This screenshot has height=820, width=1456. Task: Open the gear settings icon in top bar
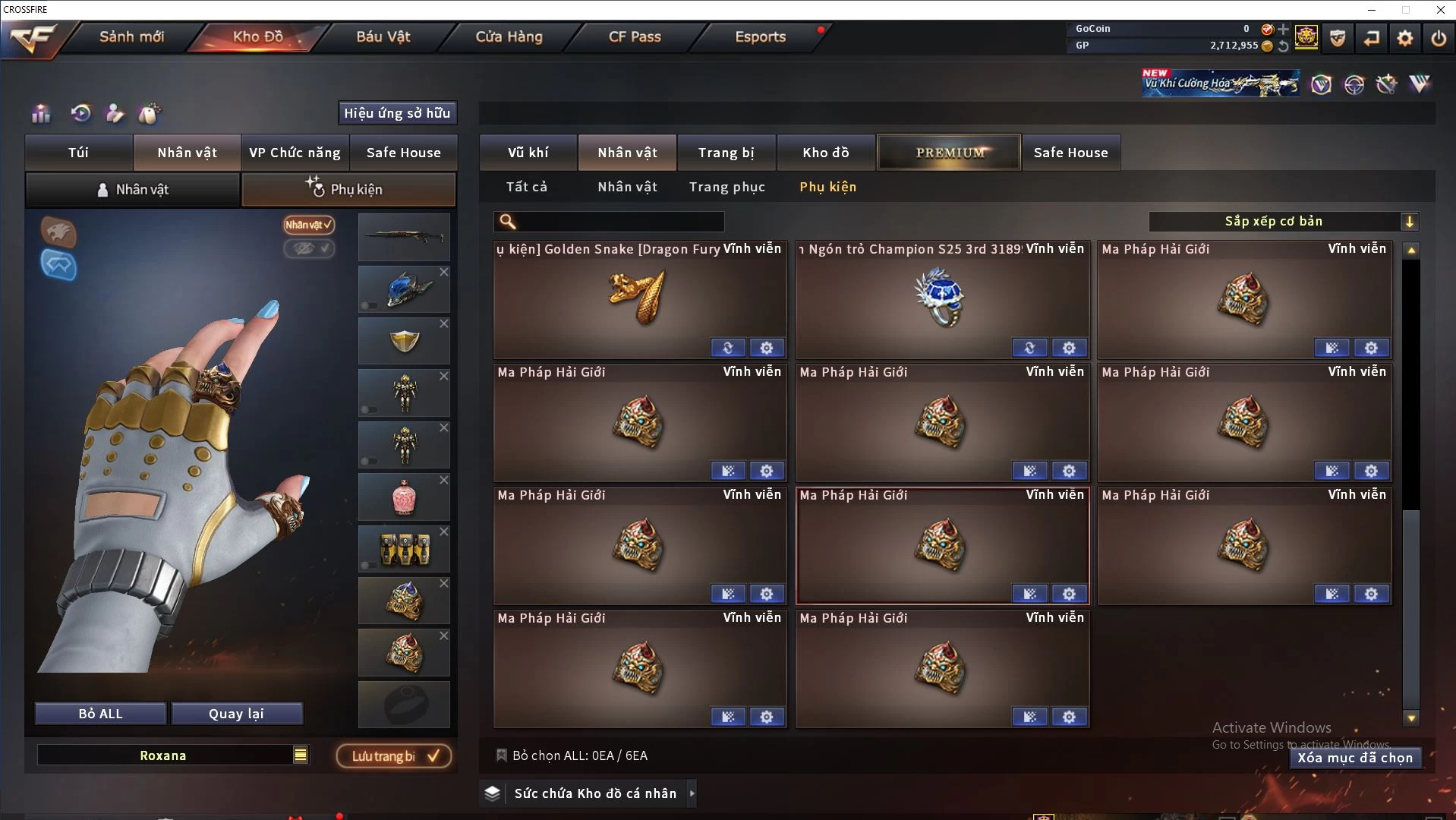pos(1405,37)
